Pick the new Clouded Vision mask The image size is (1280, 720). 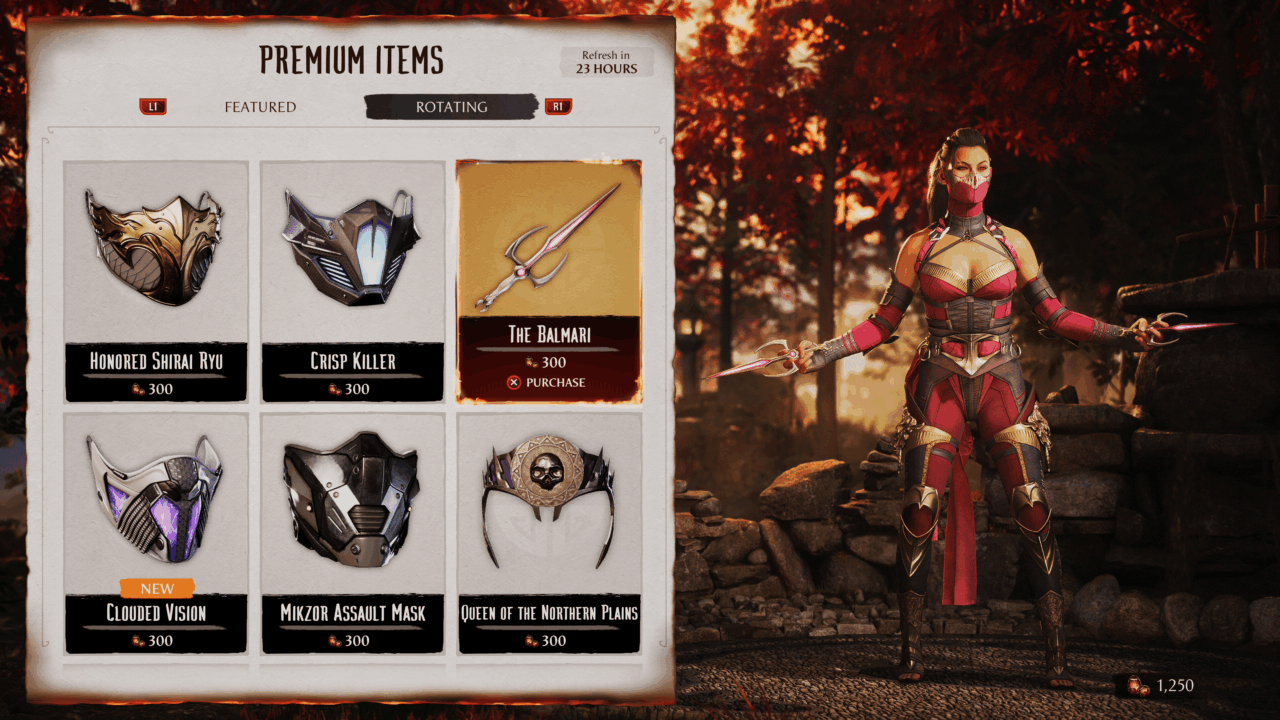point(156,530)
